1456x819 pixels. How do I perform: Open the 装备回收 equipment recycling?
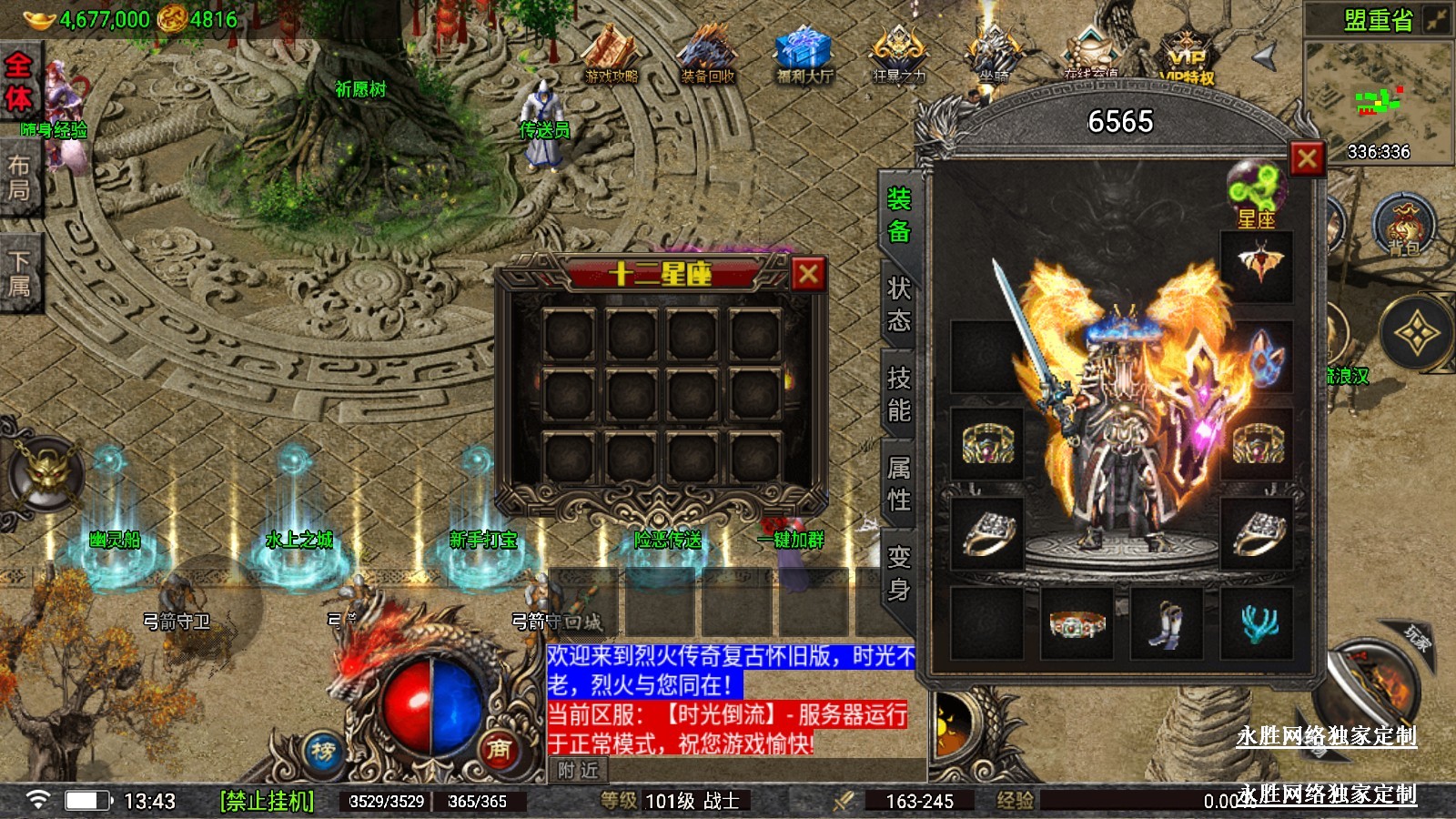(708, 55)
